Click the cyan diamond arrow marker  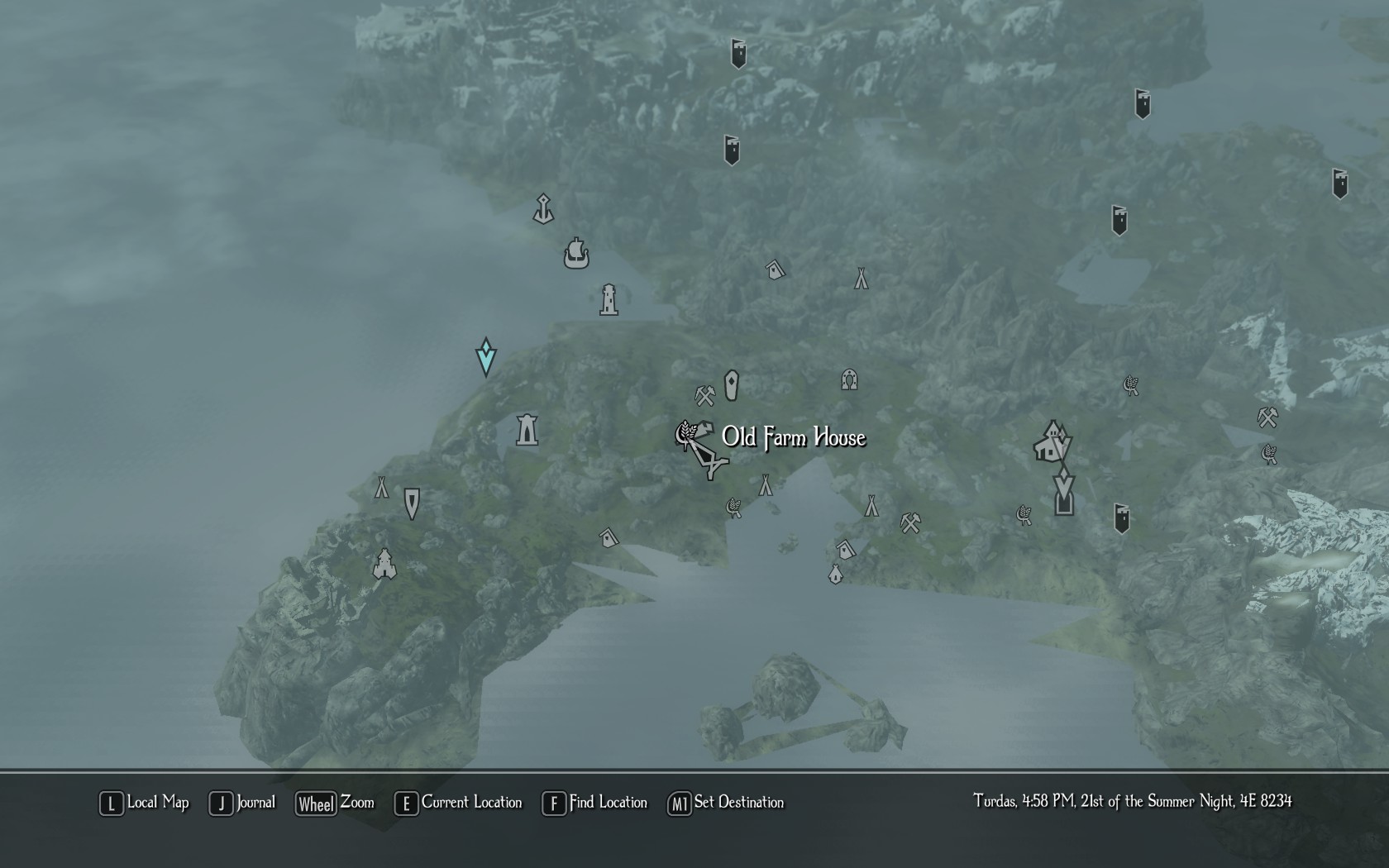486,357
